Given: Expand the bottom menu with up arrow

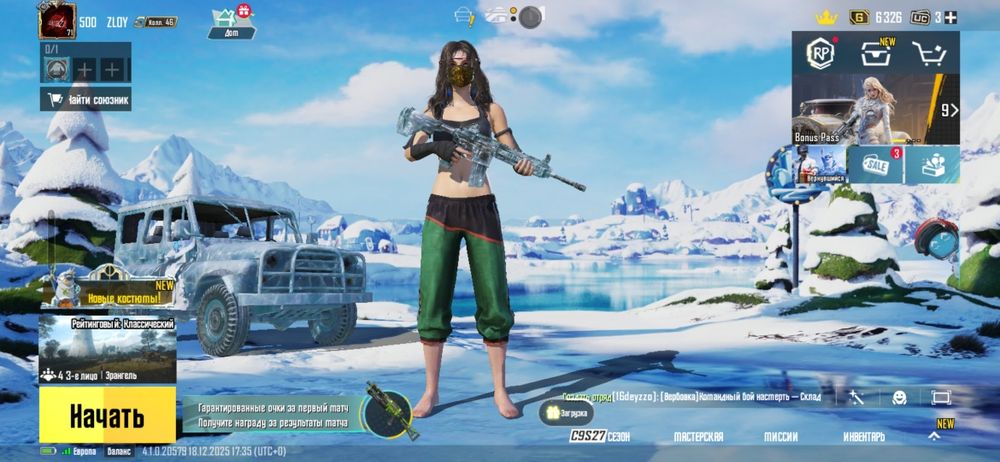Looking at the screenshot, I should click(x=934, y=436).
